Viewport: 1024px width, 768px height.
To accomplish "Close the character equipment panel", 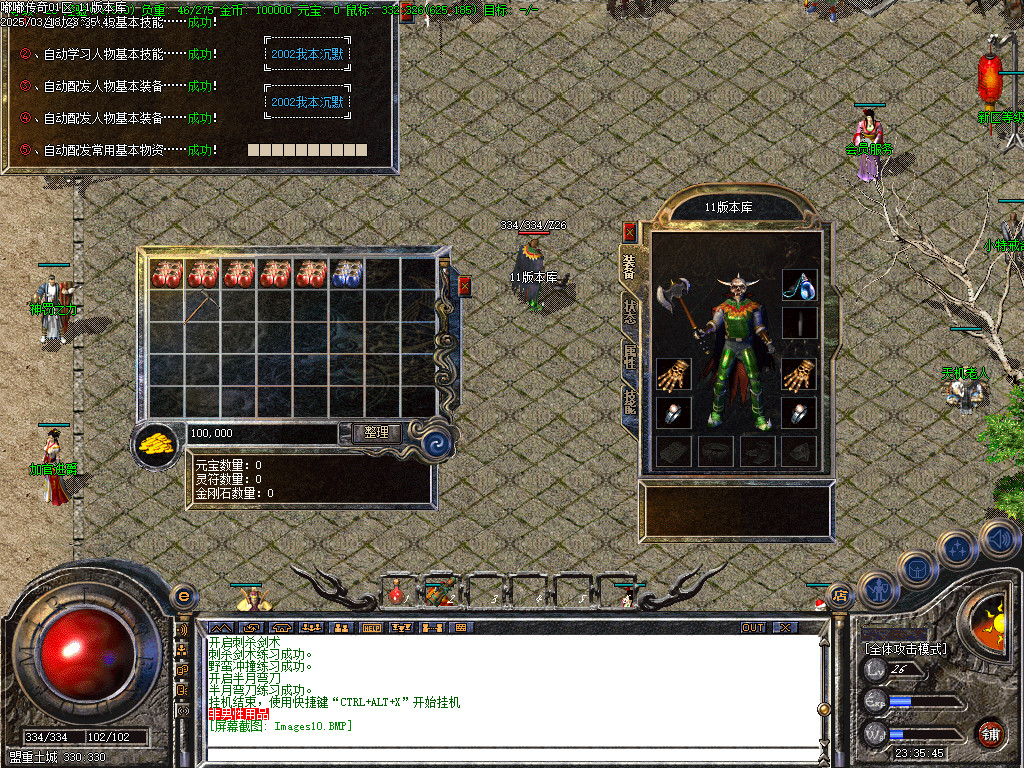I will point(629,232).
